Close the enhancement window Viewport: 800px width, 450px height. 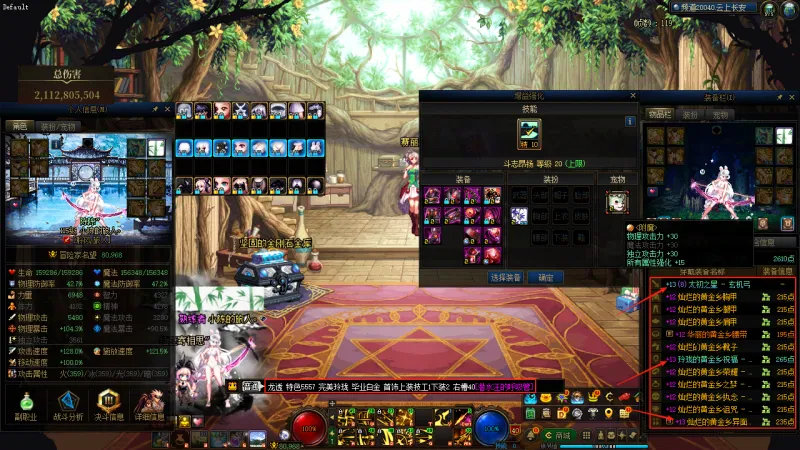(632, 95)
